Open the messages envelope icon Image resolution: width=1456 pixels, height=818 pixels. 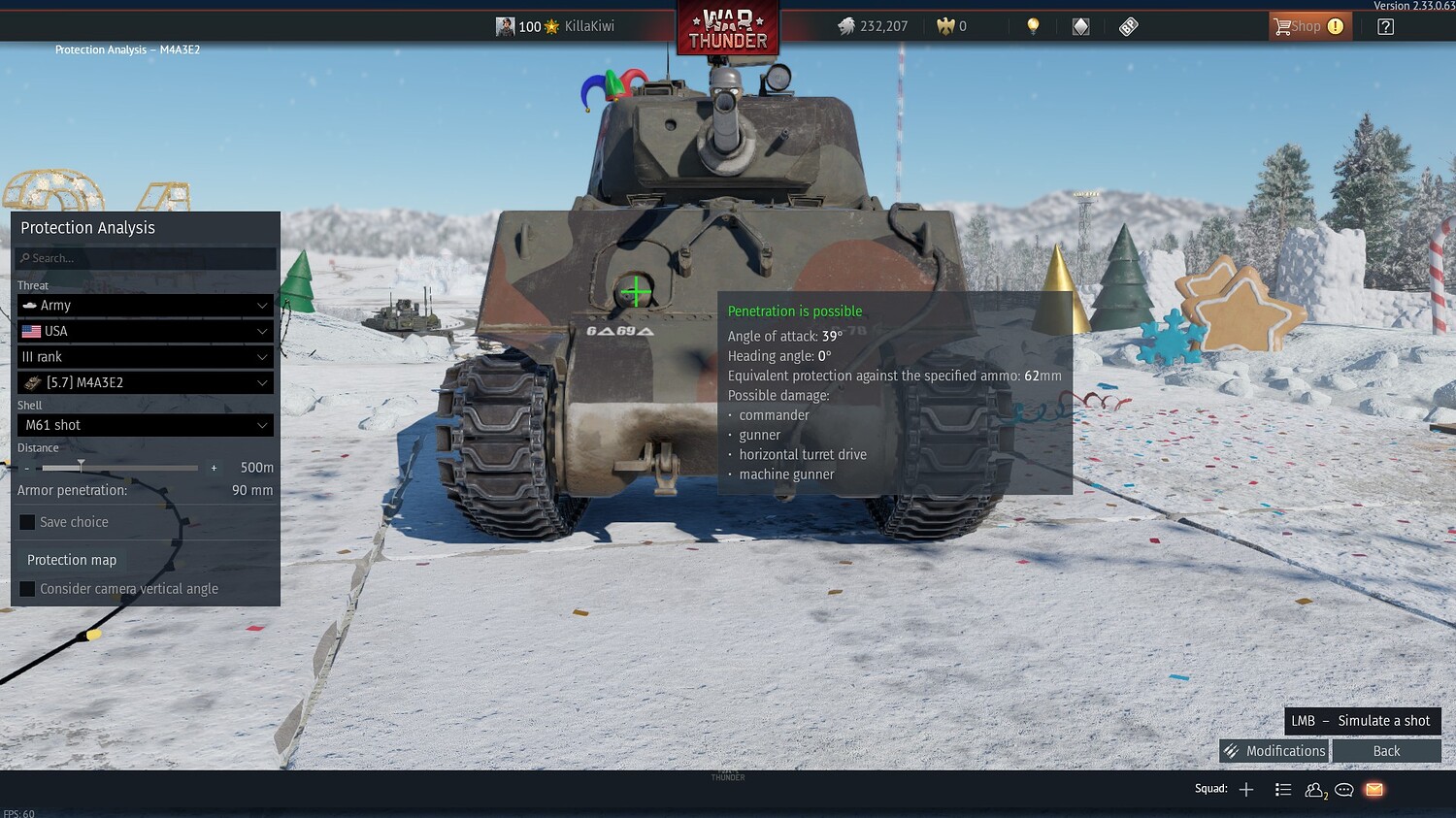pyautogui.click(x=1373, y=789)
